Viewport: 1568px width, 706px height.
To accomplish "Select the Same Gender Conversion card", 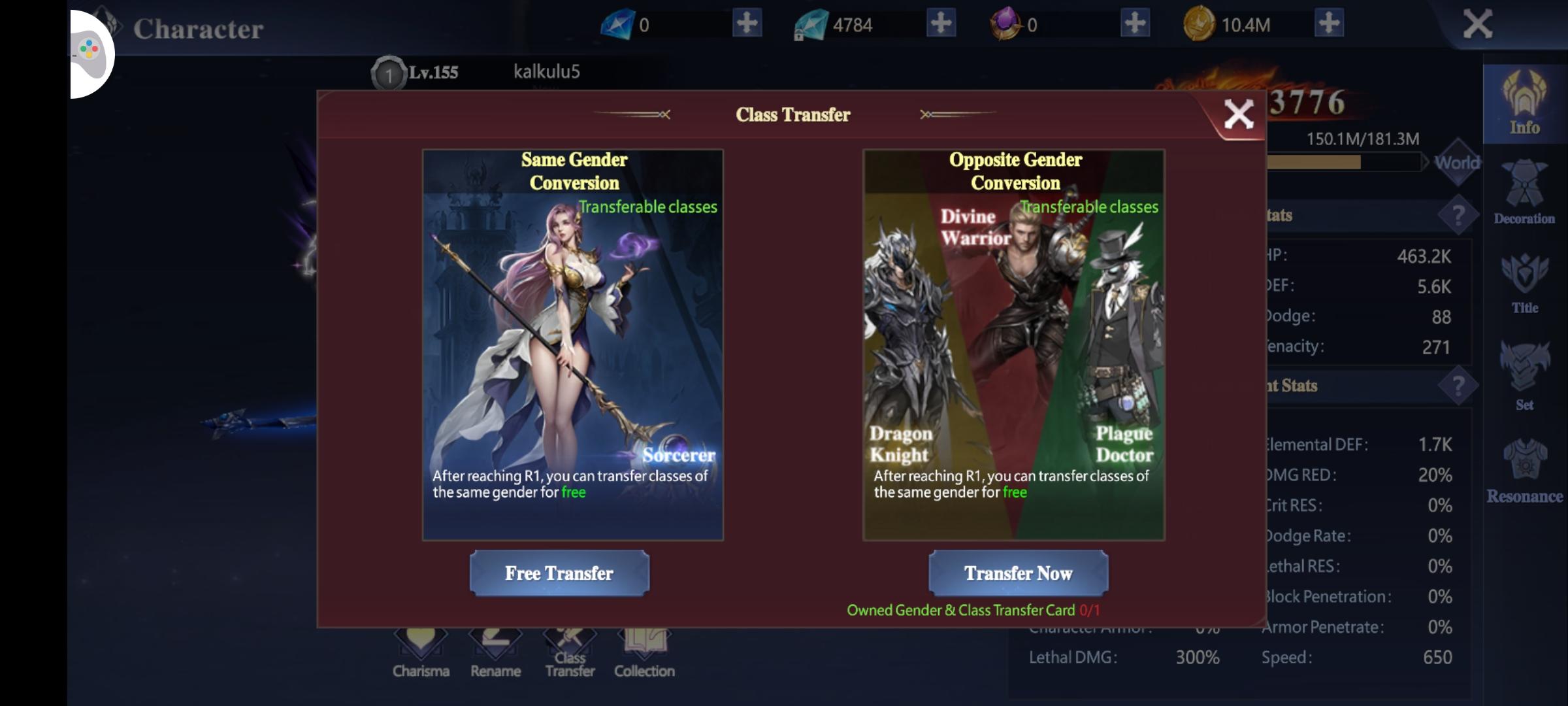I will coord(573,345).
